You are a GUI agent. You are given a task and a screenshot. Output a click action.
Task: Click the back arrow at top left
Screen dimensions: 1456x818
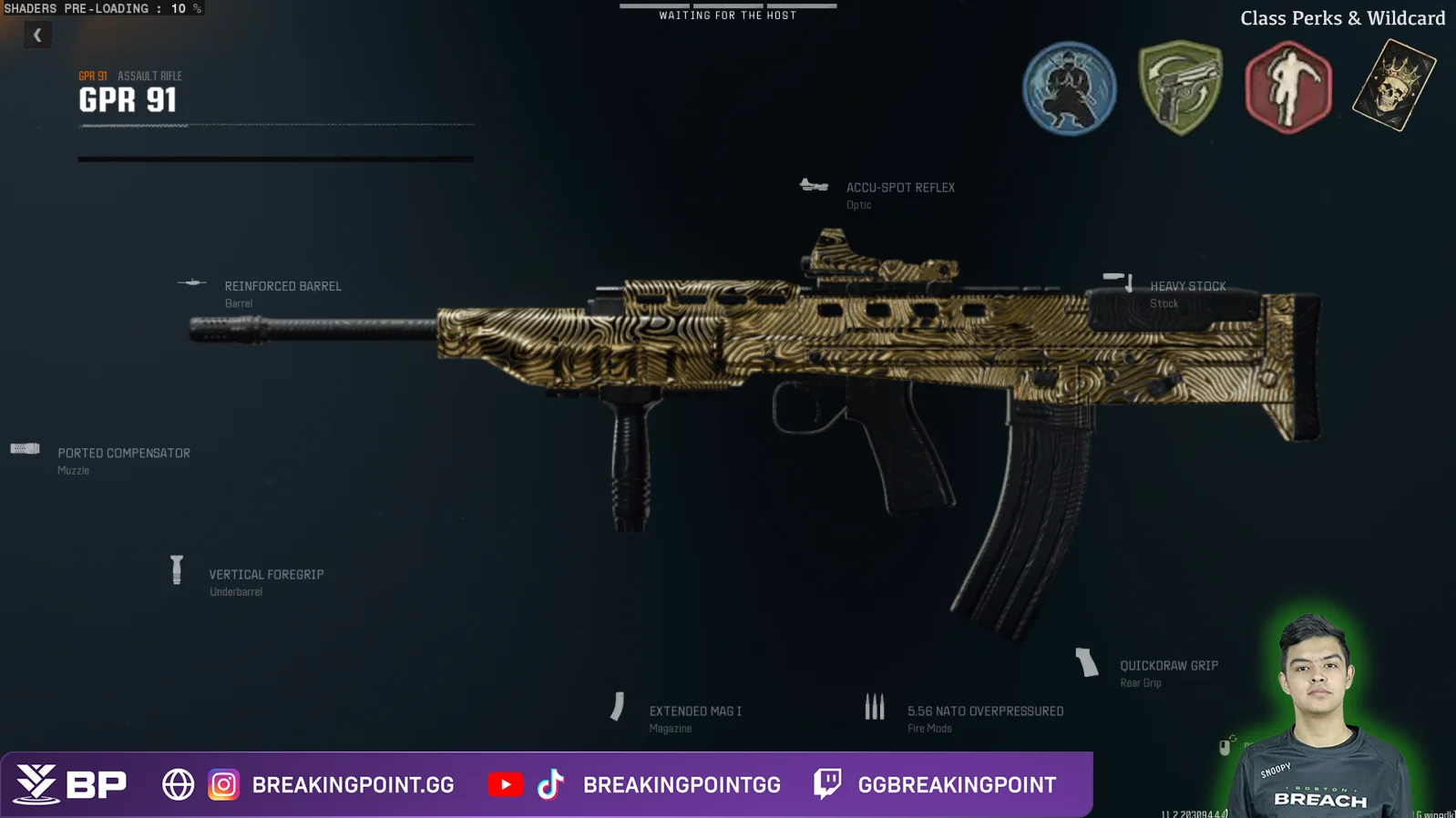click(37, 35)
